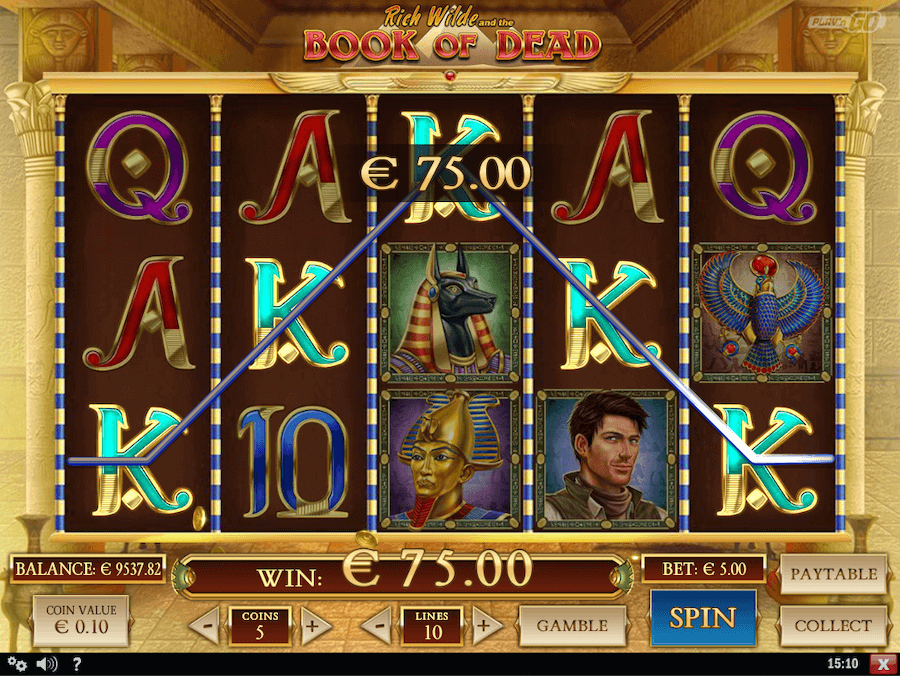
Task: Spin the reels with the SPIN button
Action: point(703,618)
